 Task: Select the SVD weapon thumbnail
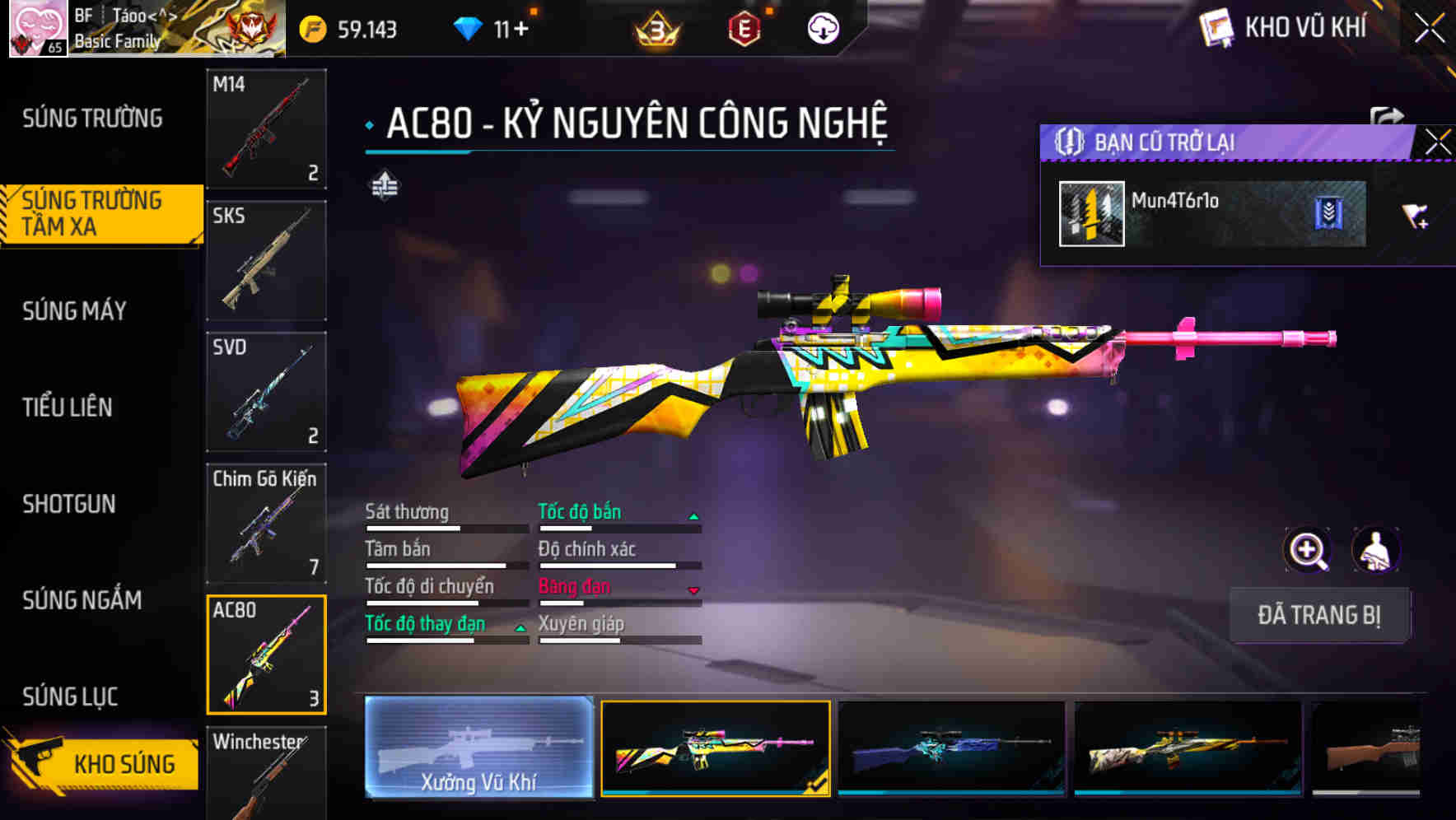click(266, 393)
